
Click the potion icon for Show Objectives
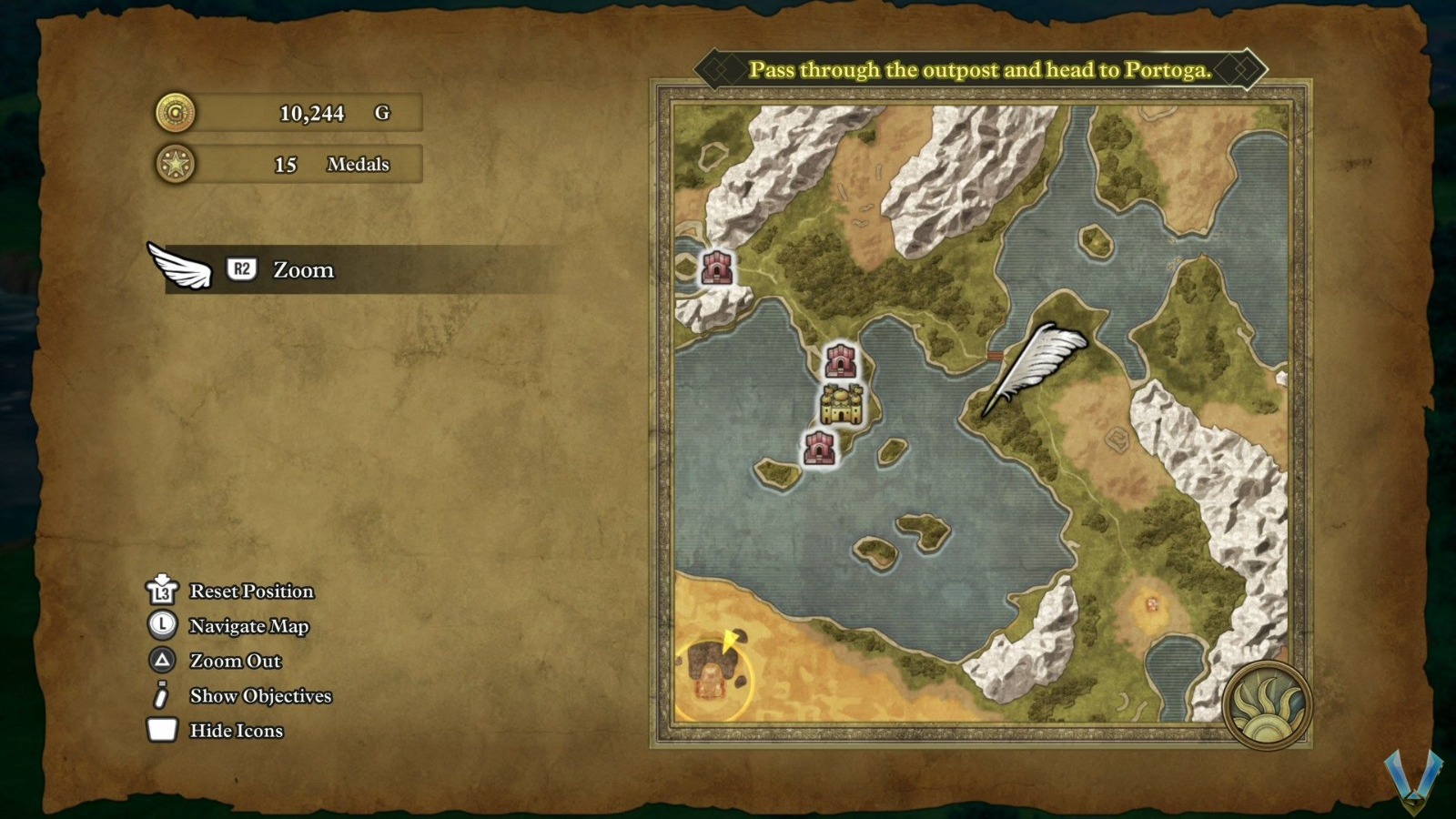(160, 695)
